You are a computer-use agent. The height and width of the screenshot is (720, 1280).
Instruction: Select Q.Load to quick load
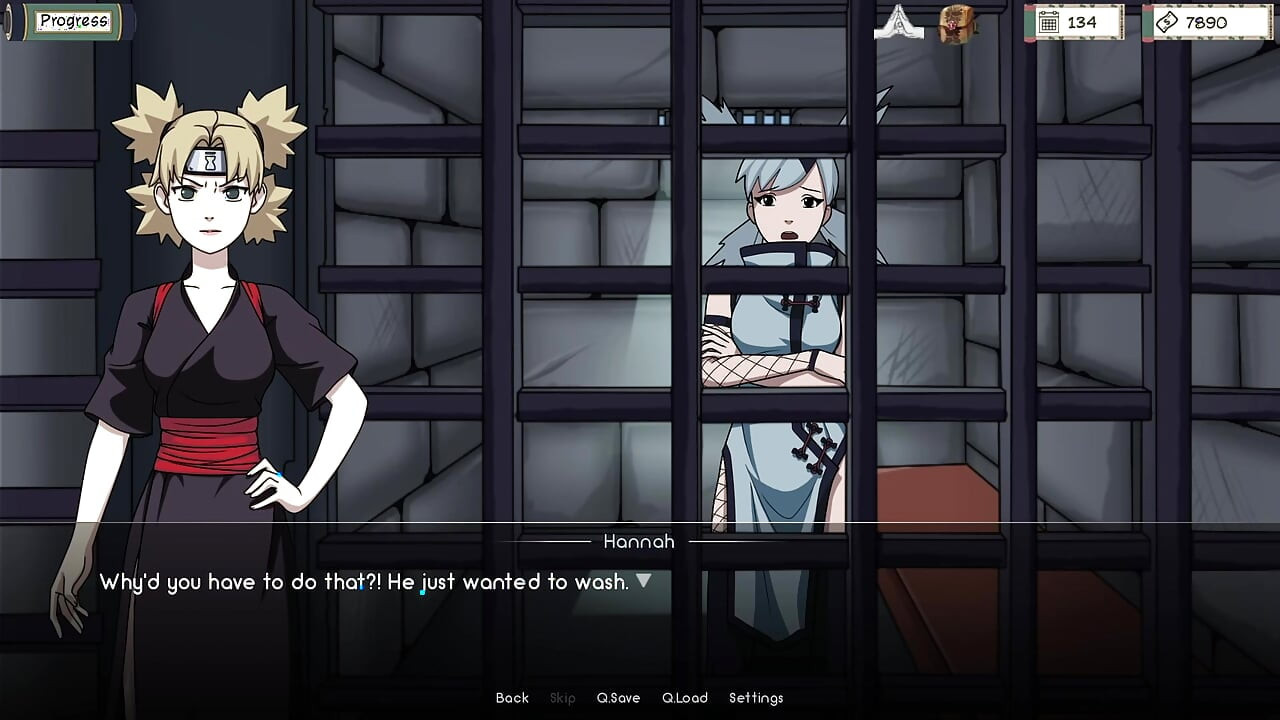coord(684,698)
